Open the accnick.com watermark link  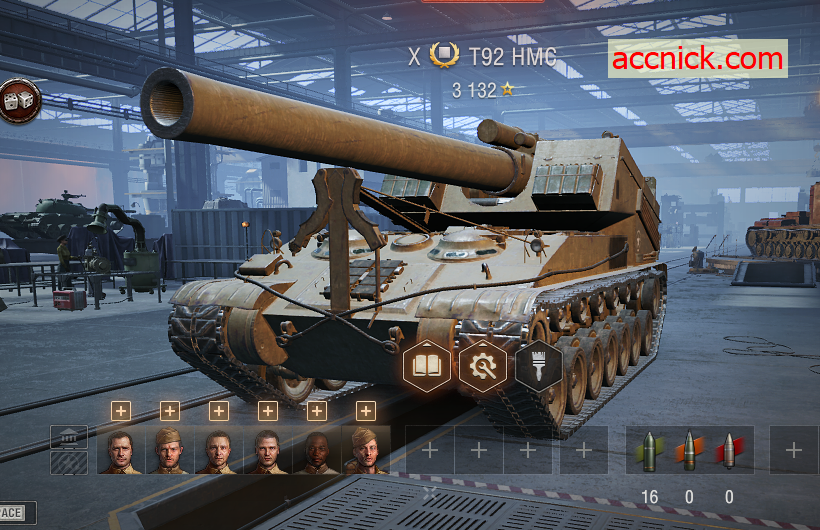(698, 58)
